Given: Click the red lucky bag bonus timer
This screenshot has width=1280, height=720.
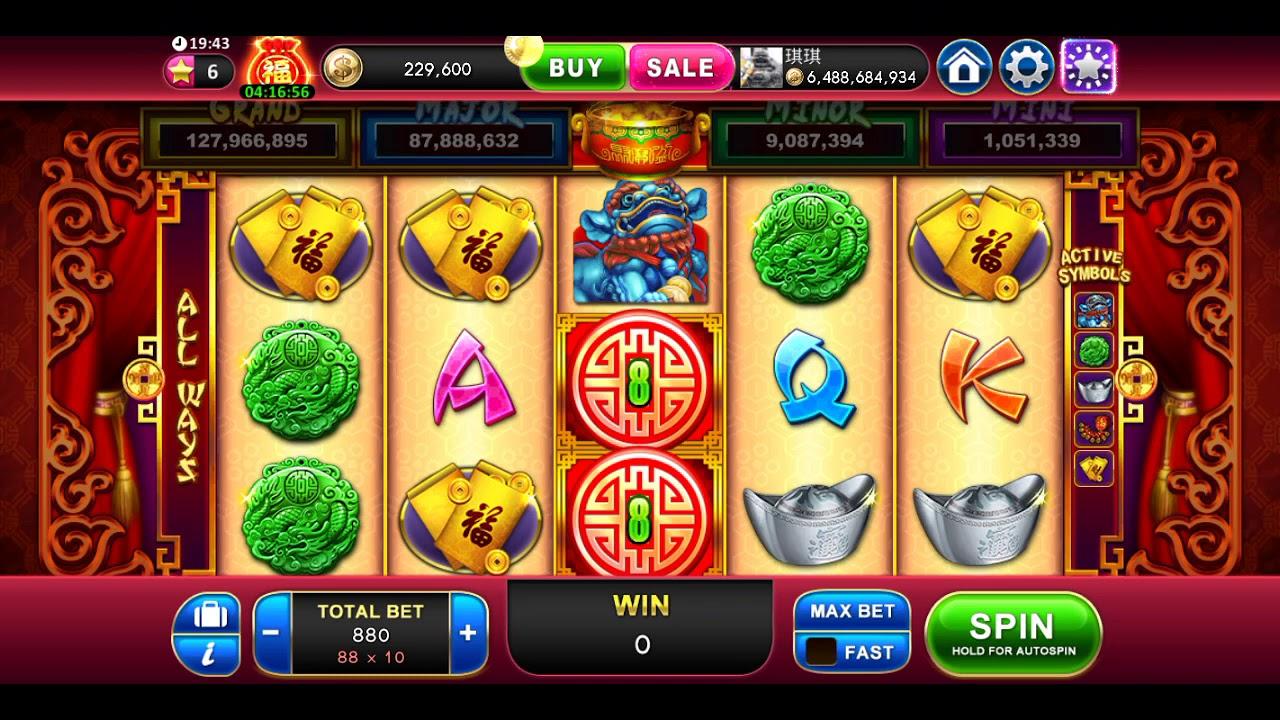Looking at the screenshot, I should (277, 68).
